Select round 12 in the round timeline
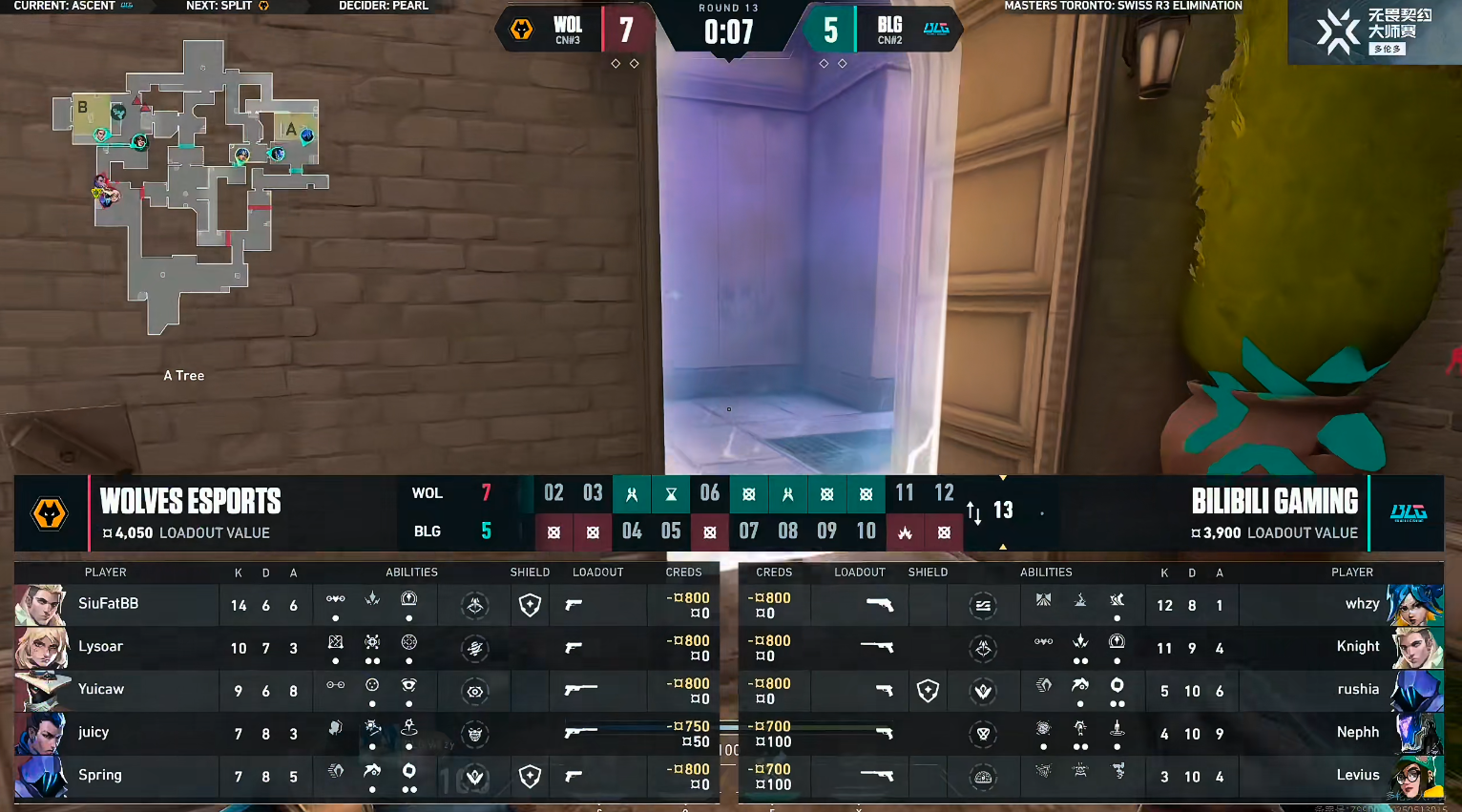This screenshot has height=812, width=1462. click(944, 492)
